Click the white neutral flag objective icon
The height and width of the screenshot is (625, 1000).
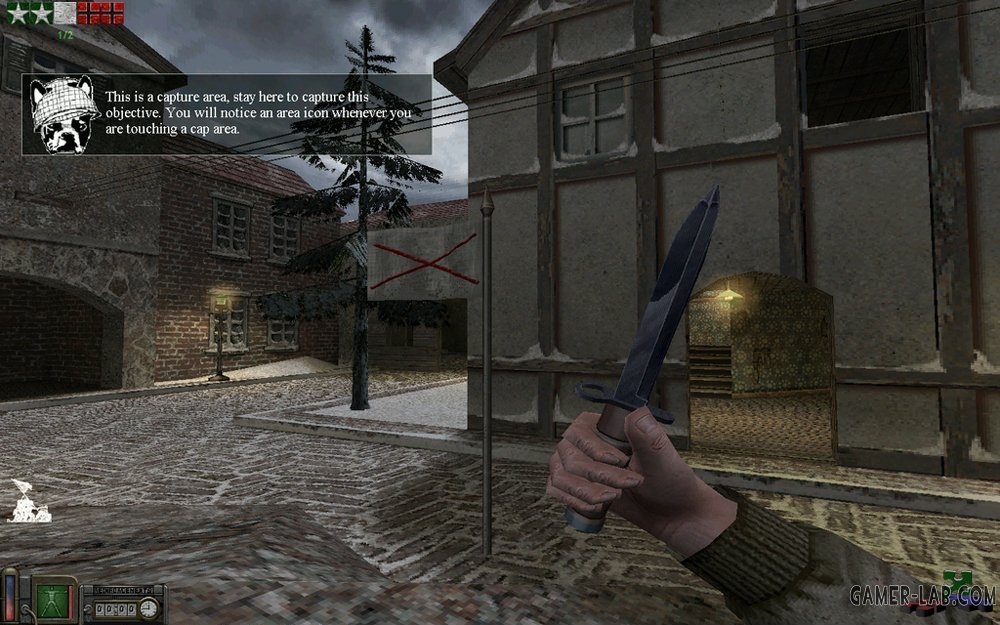click(64, 13)
